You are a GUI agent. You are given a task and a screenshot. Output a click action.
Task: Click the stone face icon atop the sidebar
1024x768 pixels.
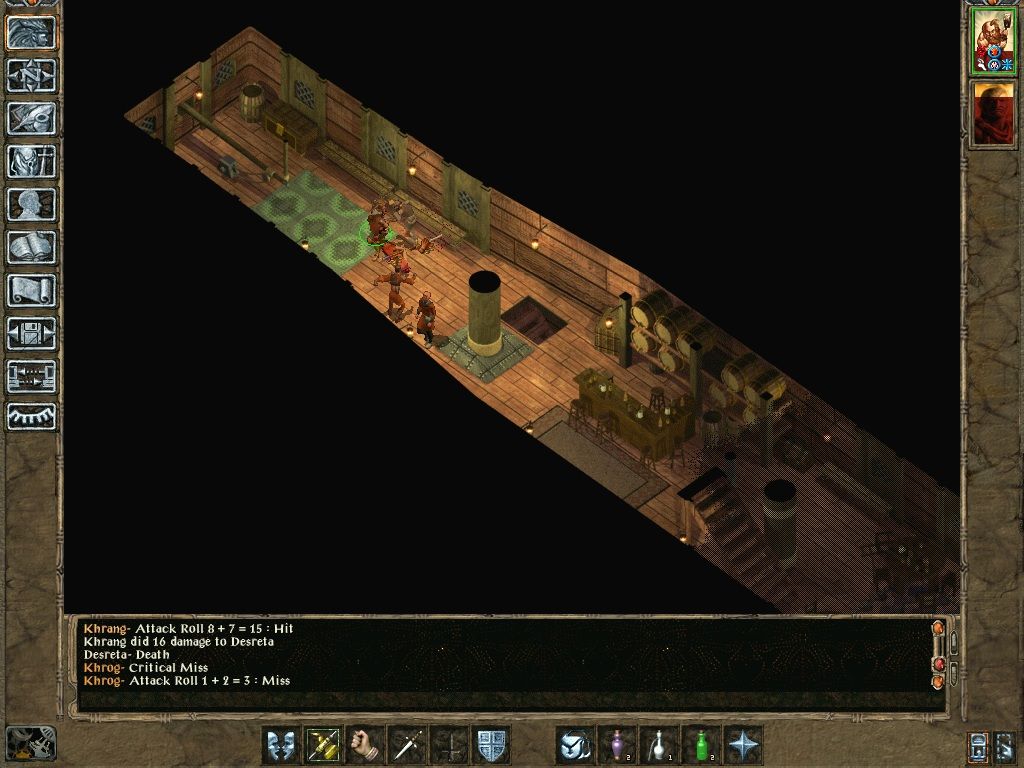coord(32,32)
